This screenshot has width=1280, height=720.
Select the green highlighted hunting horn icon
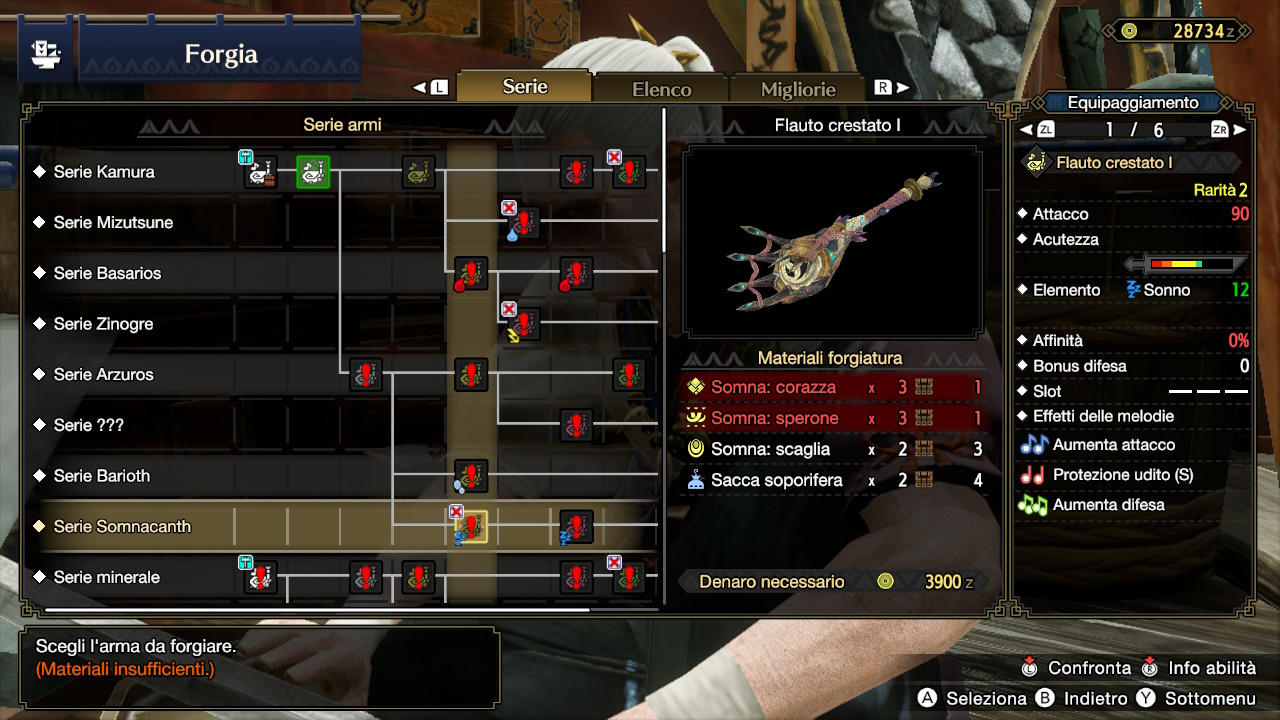pyautogui.click(x=313, y=170)
